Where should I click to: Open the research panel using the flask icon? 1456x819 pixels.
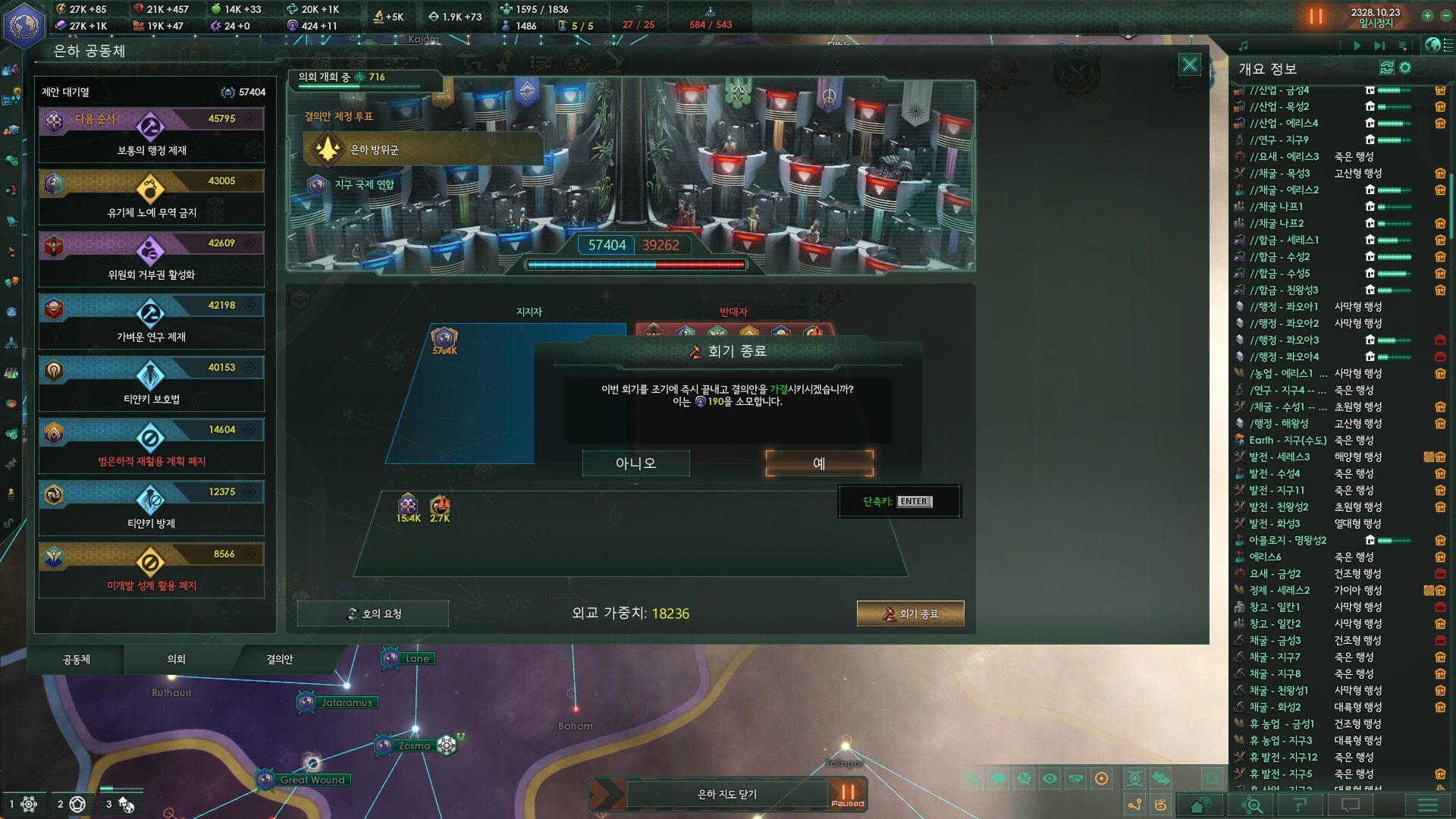[11, 373]
